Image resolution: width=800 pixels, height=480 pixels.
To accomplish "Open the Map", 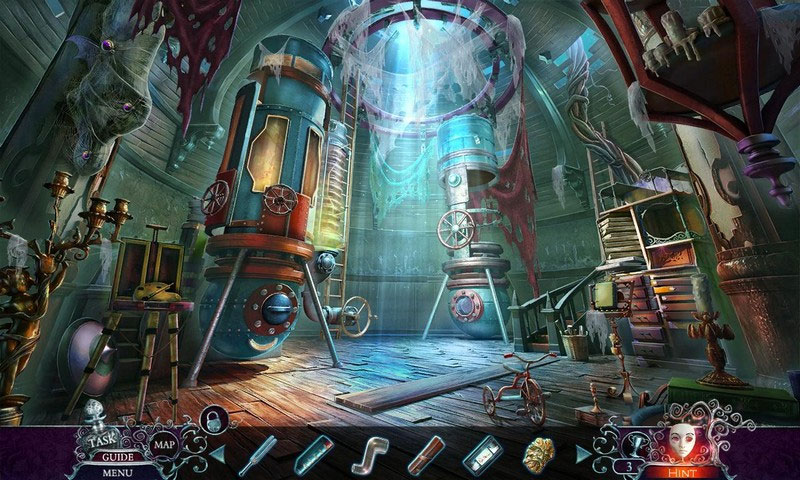I will pyautogui.click(x=164, y=444).
